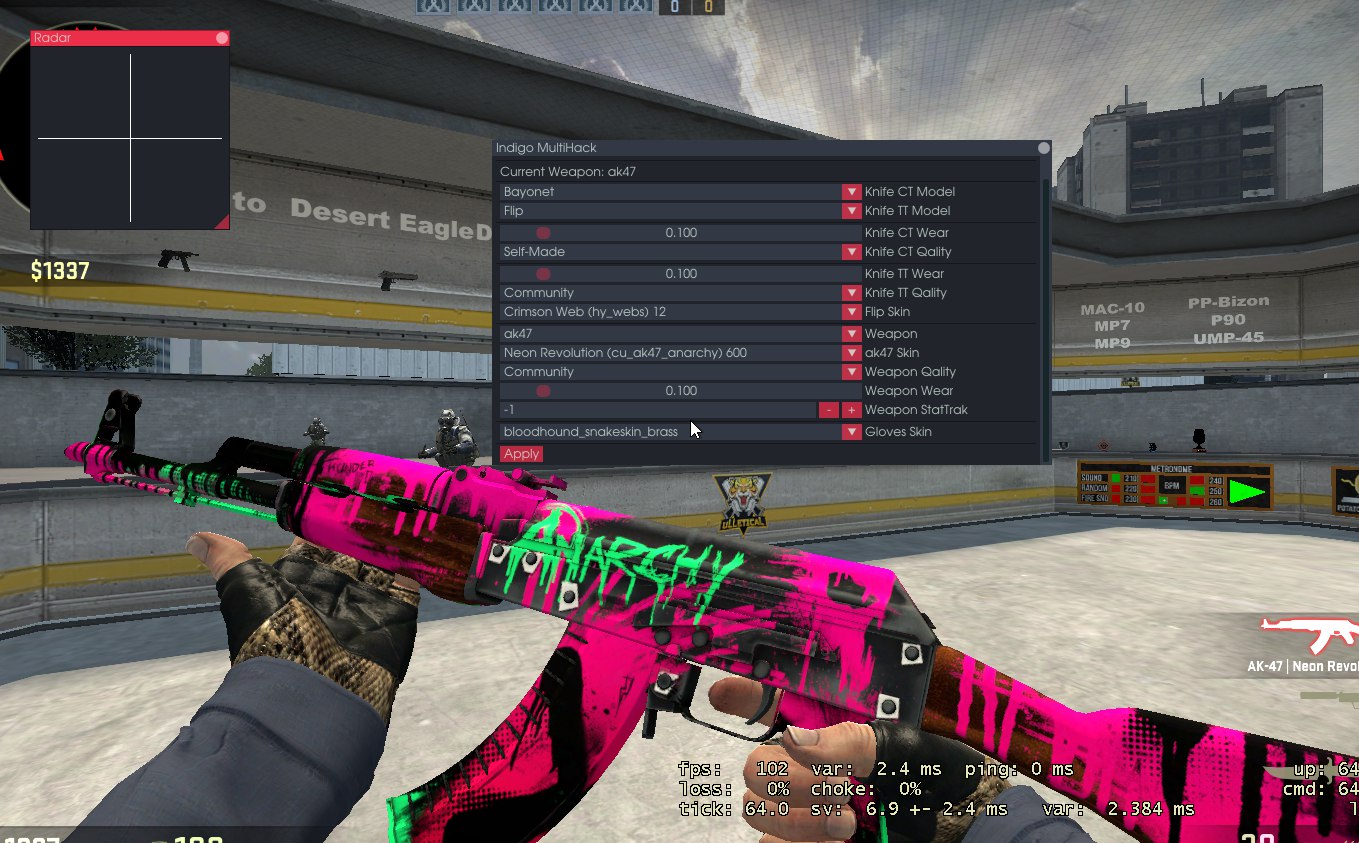Image resolution: width=1359 pixels, height=843 pixels.
Task: Adjust the Weapon Wear slider
Action: click(x=544, y=391)
